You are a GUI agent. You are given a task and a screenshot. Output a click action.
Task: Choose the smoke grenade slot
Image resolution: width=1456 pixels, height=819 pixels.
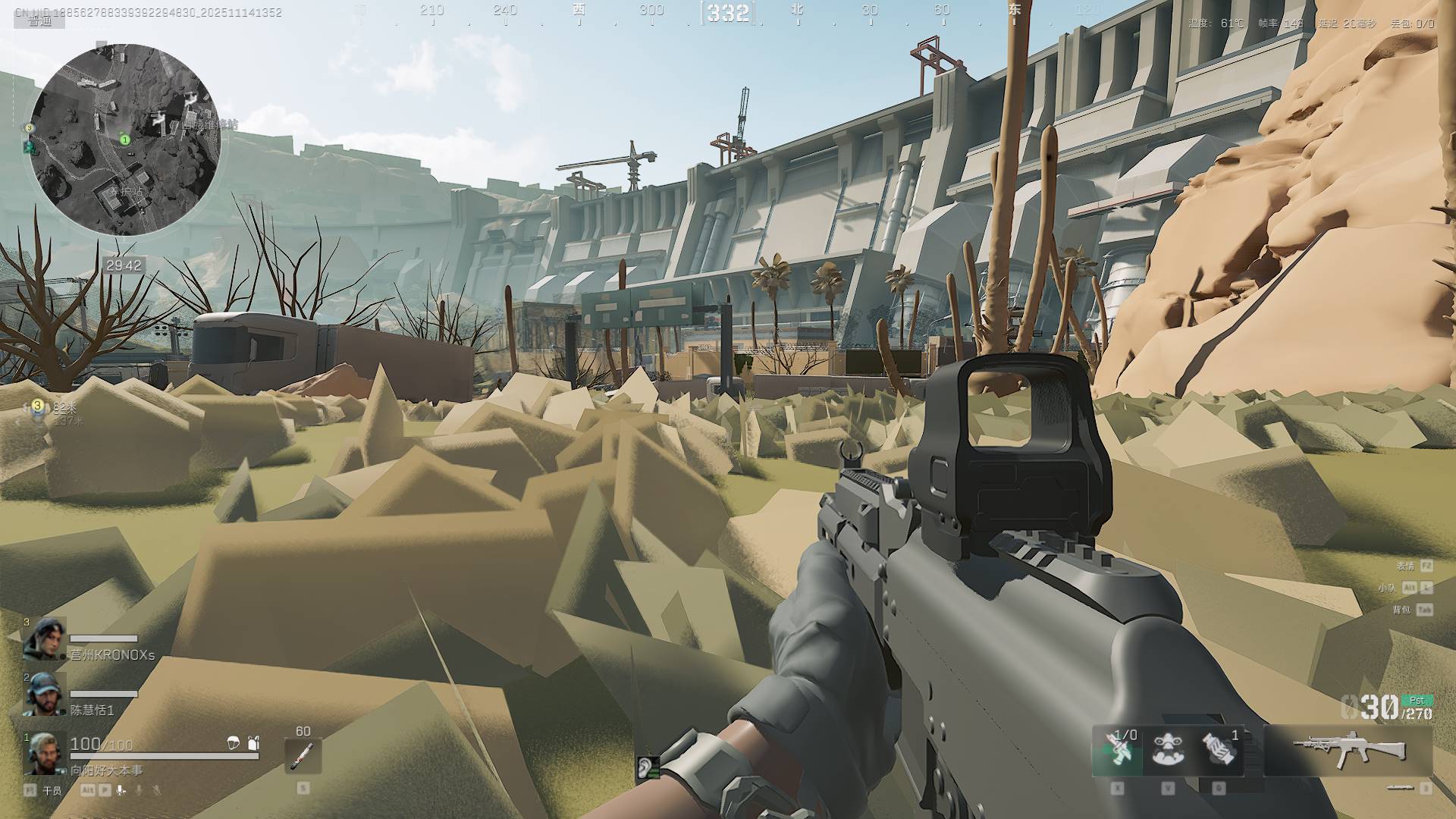[1219, 751]
